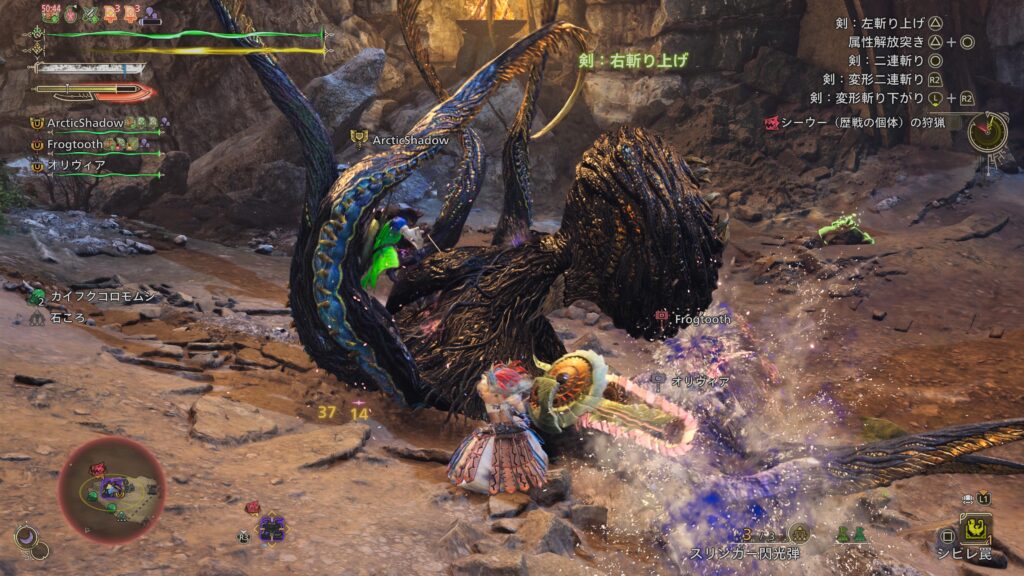Click the 50:44 timed buff icon
This screenshot has width=1024, height=576.
51,15
